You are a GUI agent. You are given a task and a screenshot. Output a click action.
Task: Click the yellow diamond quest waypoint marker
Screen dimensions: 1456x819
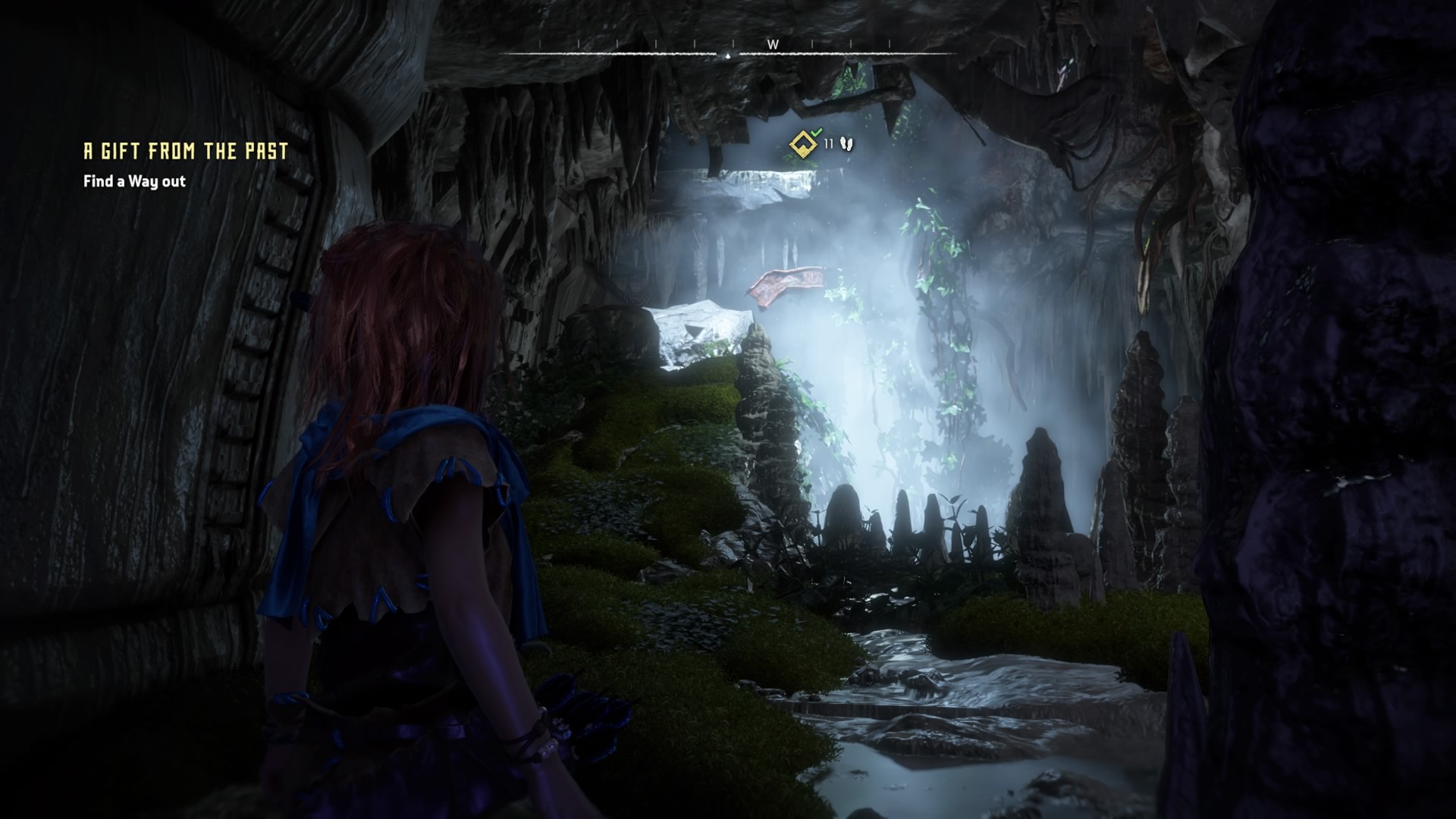point(802,143)
